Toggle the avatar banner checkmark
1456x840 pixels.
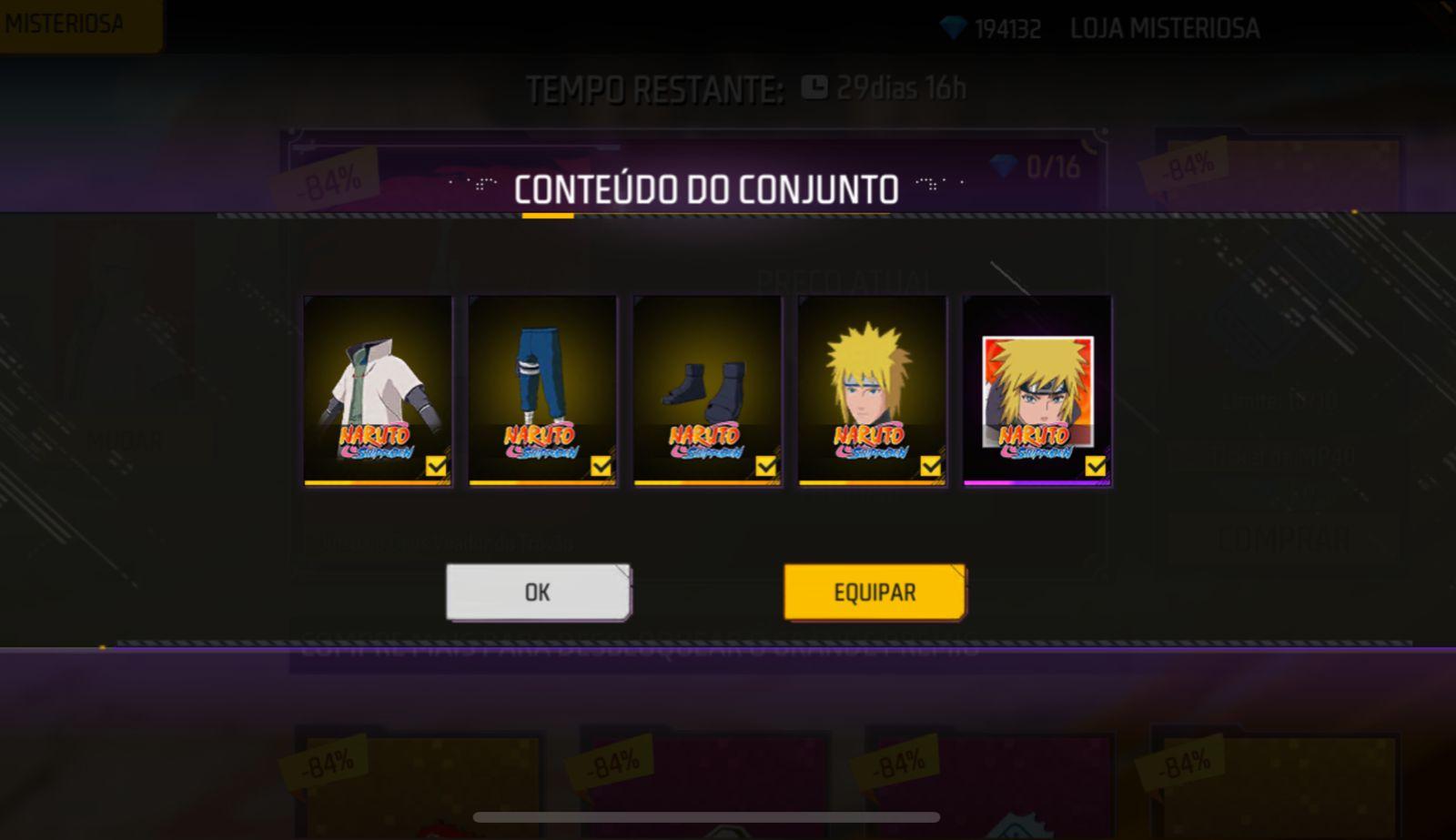[x=1095, y=467]
